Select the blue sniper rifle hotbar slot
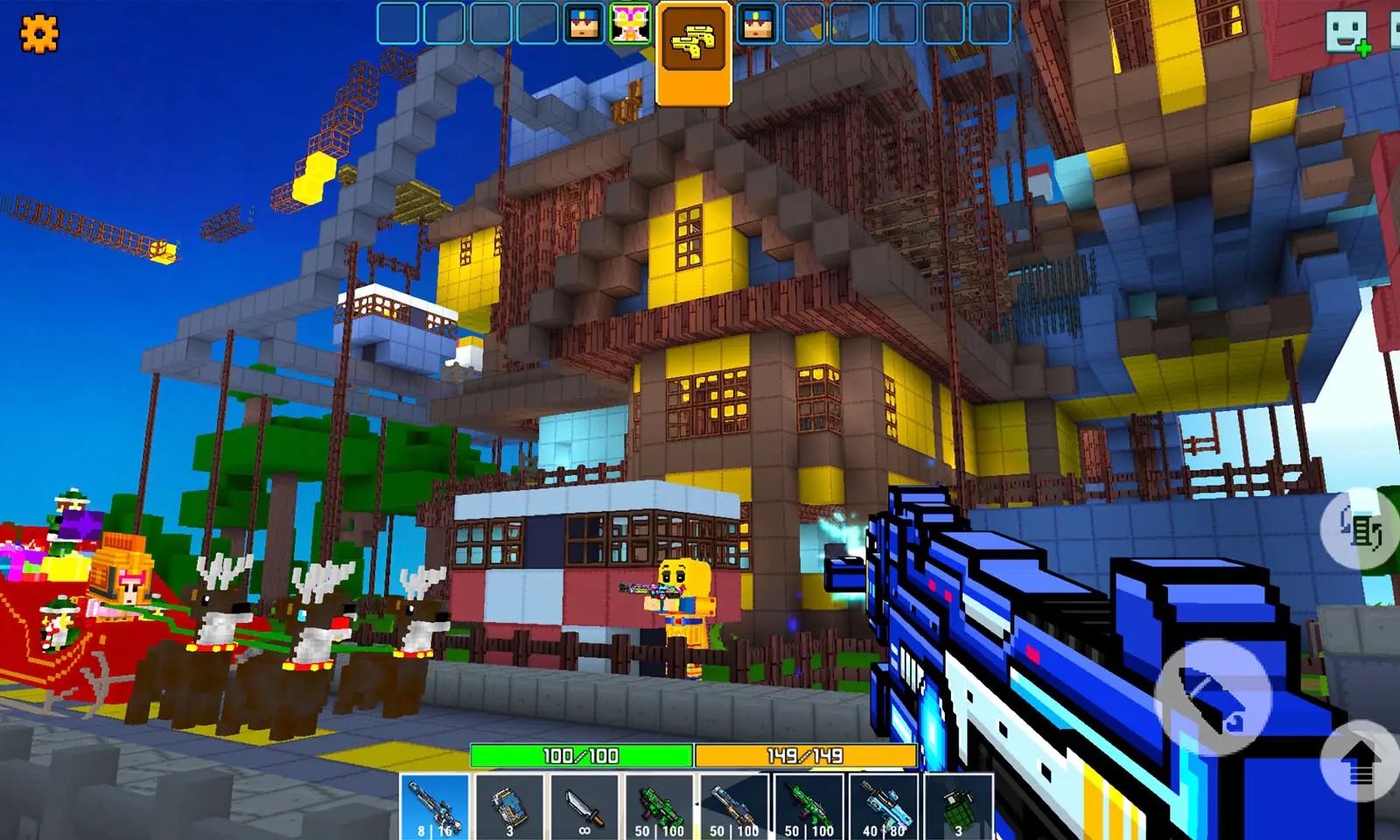 tap(435, 807)
